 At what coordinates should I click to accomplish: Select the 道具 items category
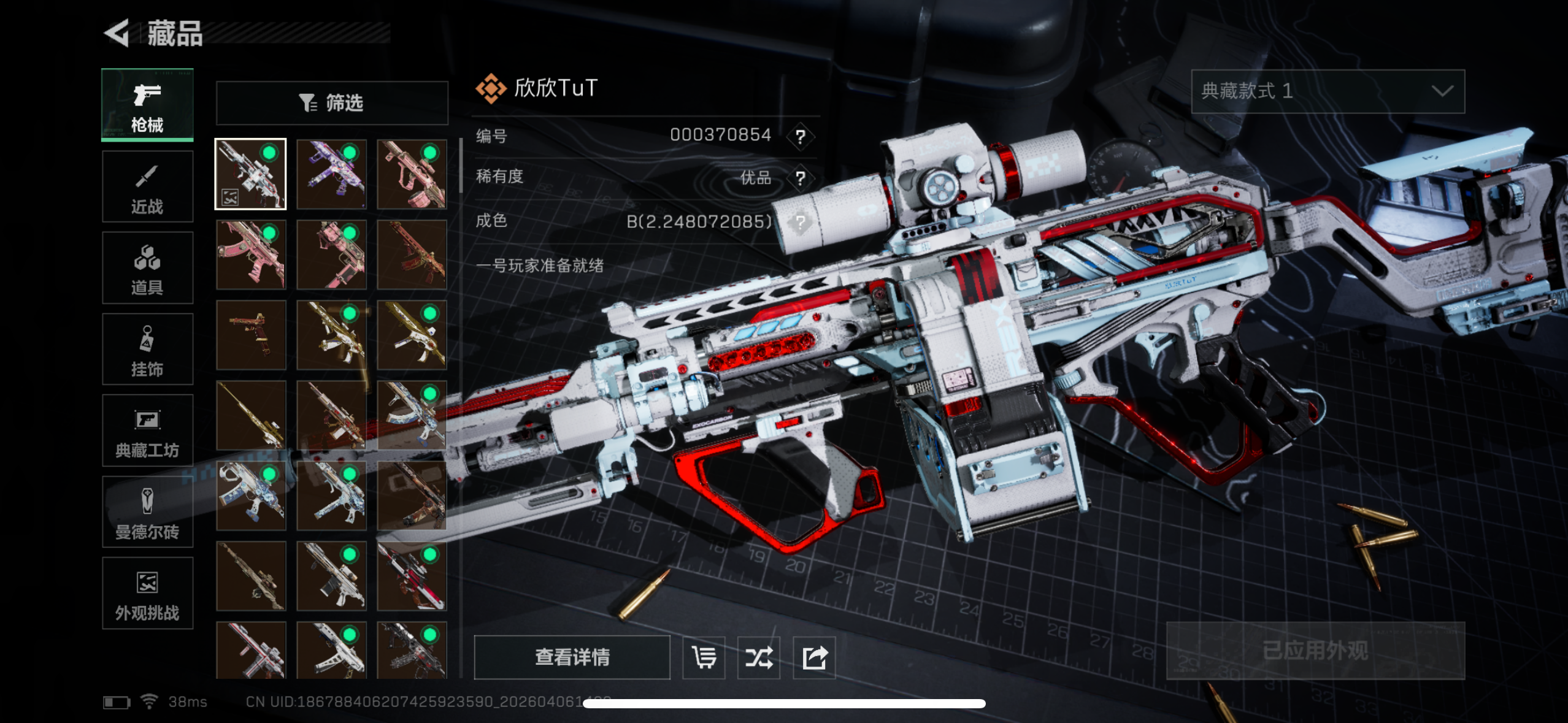147,268
